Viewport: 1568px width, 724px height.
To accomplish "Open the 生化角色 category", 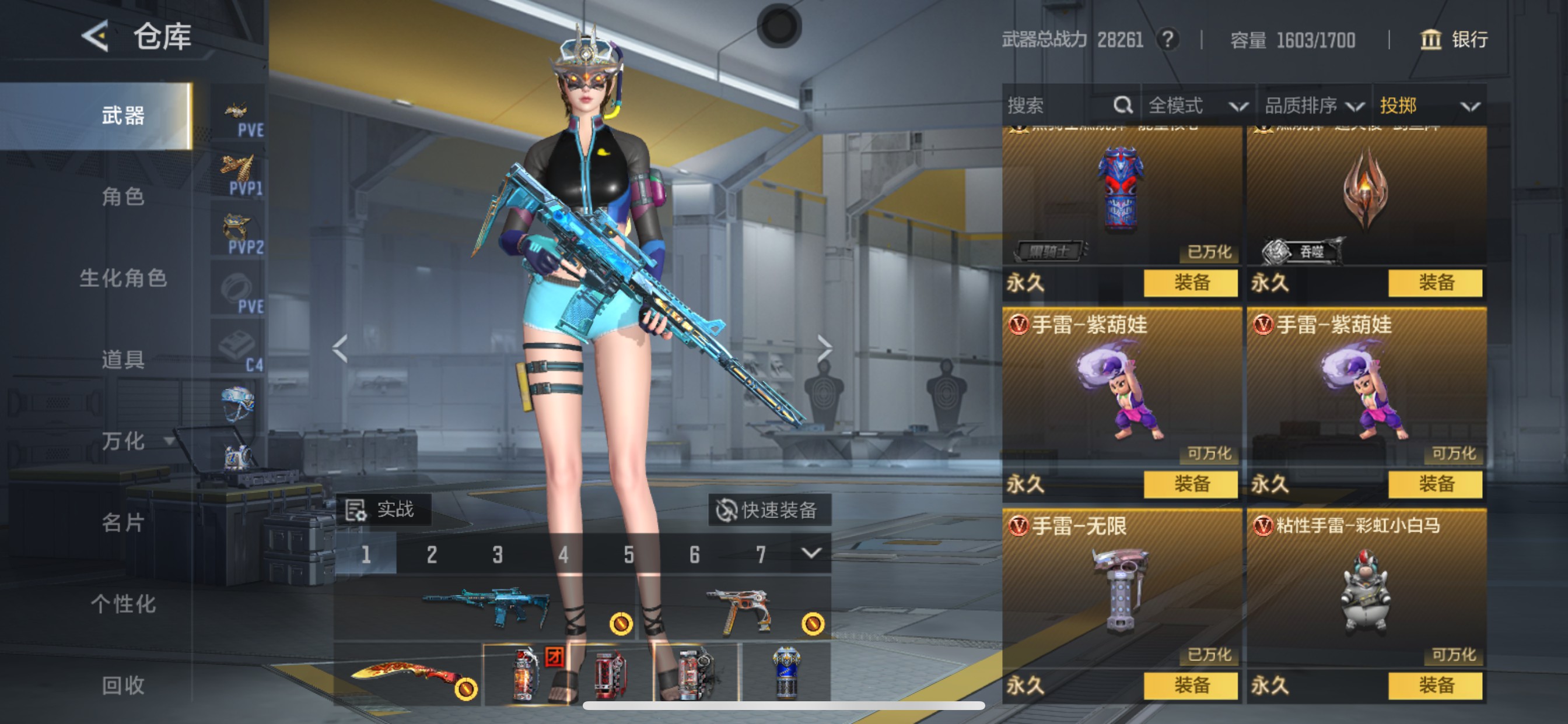I will tap(123, 278).
